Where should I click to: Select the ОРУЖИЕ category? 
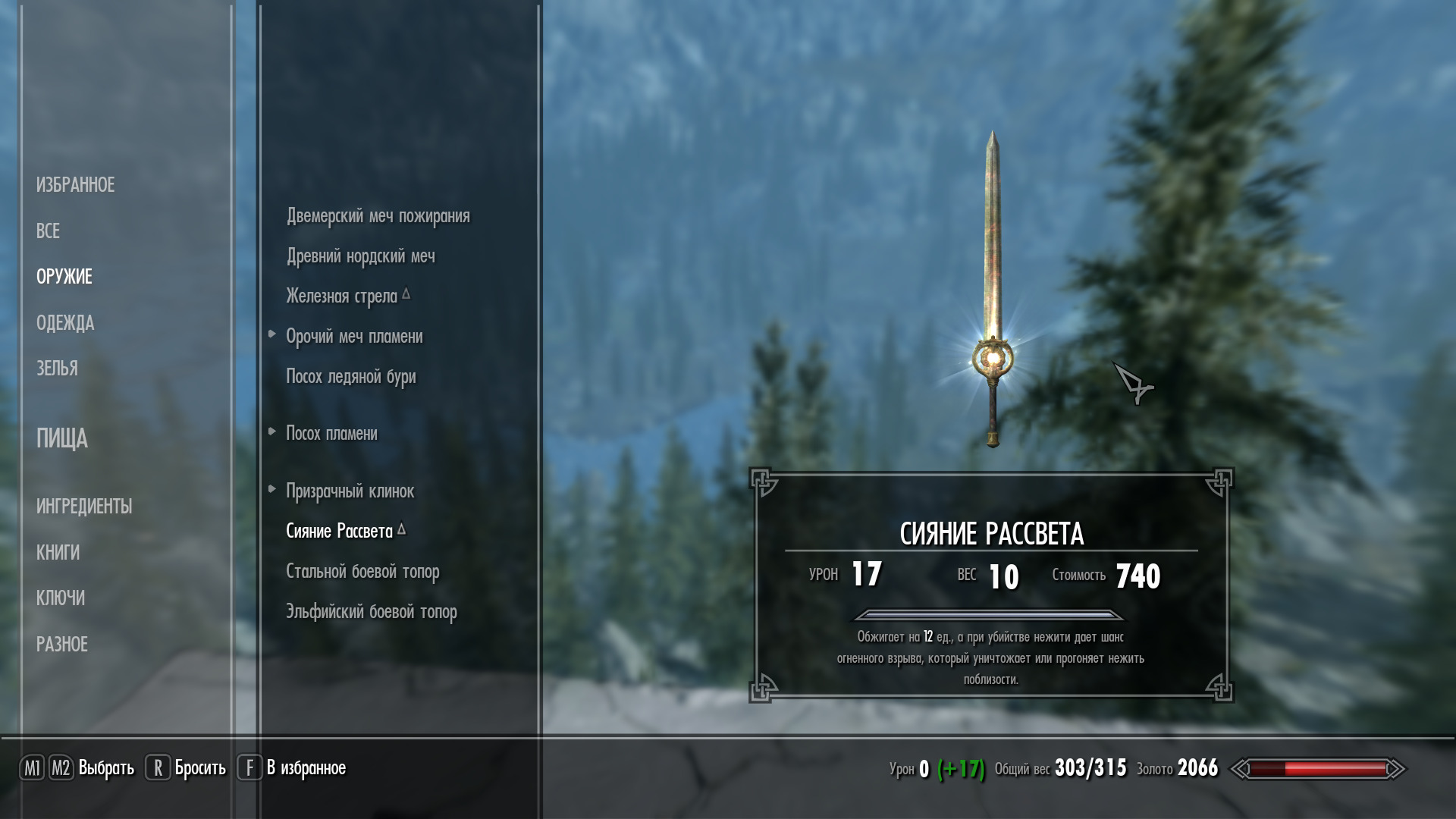(64, 277)
